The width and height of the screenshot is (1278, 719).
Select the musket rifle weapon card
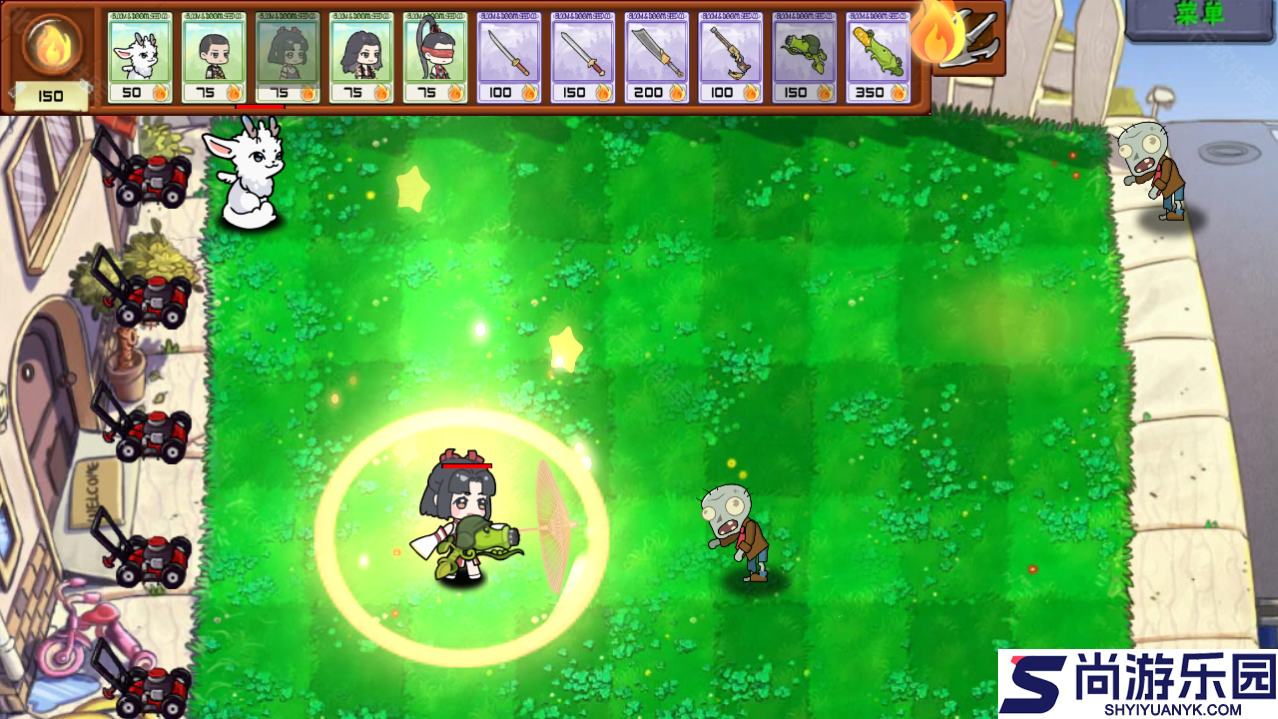click(731, 57)
